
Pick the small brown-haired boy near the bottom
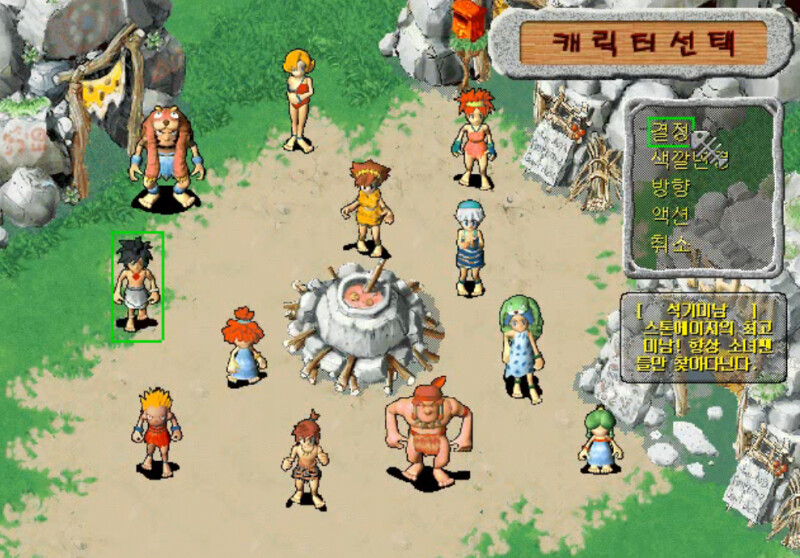(305, 459)
